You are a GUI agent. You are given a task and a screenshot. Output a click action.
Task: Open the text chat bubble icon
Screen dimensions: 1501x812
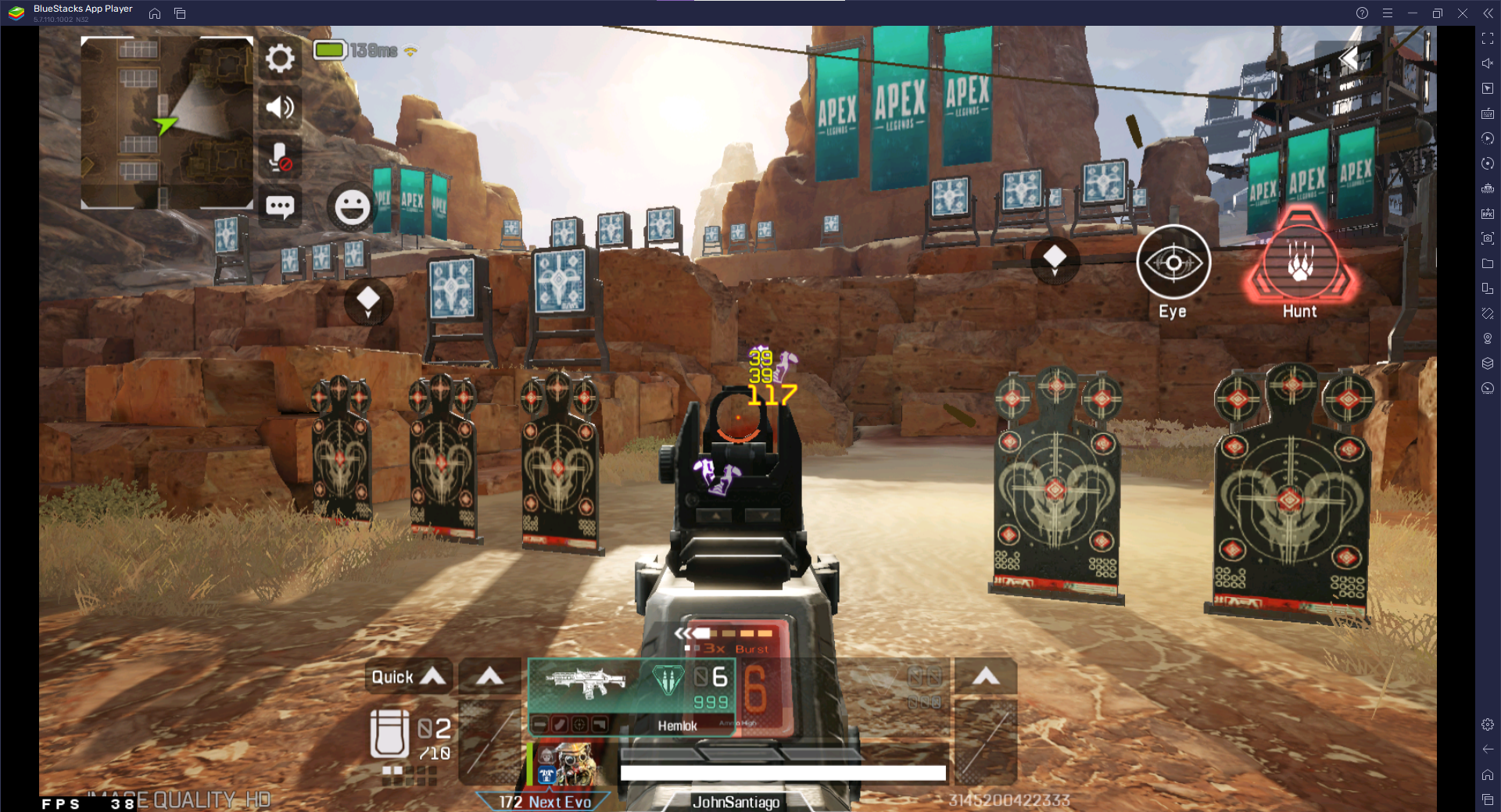click(279, 206)
